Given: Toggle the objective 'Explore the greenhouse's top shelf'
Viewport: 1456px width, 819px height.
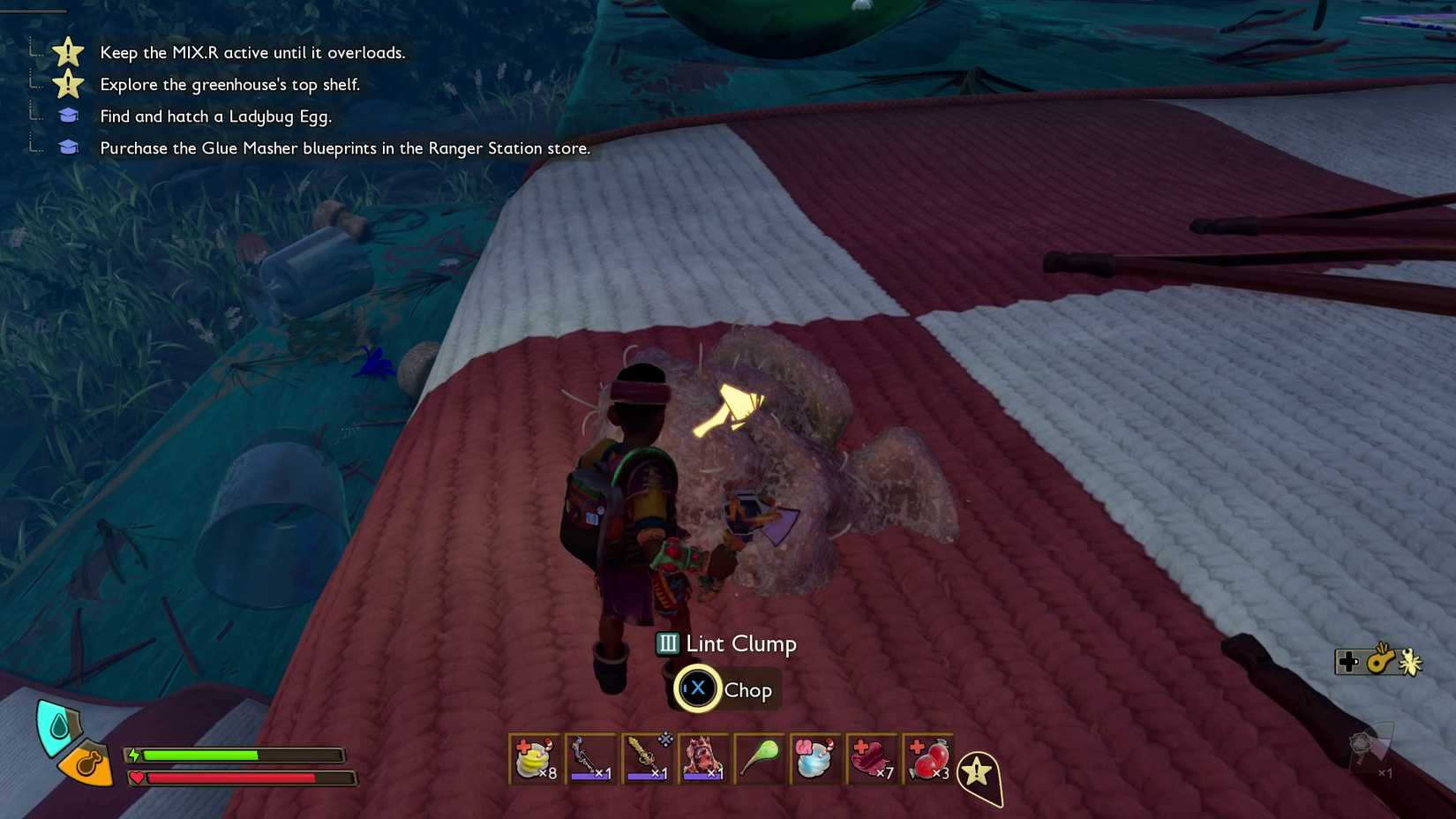Looking at the screenshot, I should pos(230,85).
